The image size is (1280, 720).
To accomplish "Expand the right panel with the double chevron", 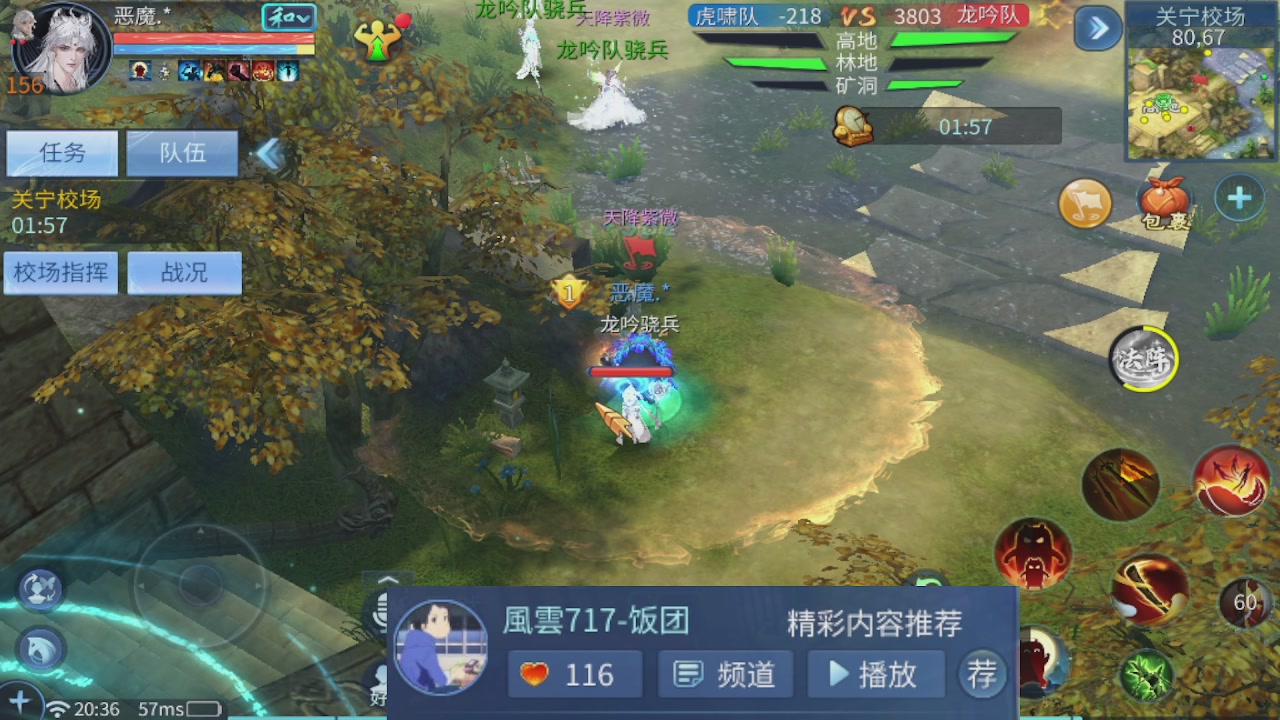I will click(1097, 28).
